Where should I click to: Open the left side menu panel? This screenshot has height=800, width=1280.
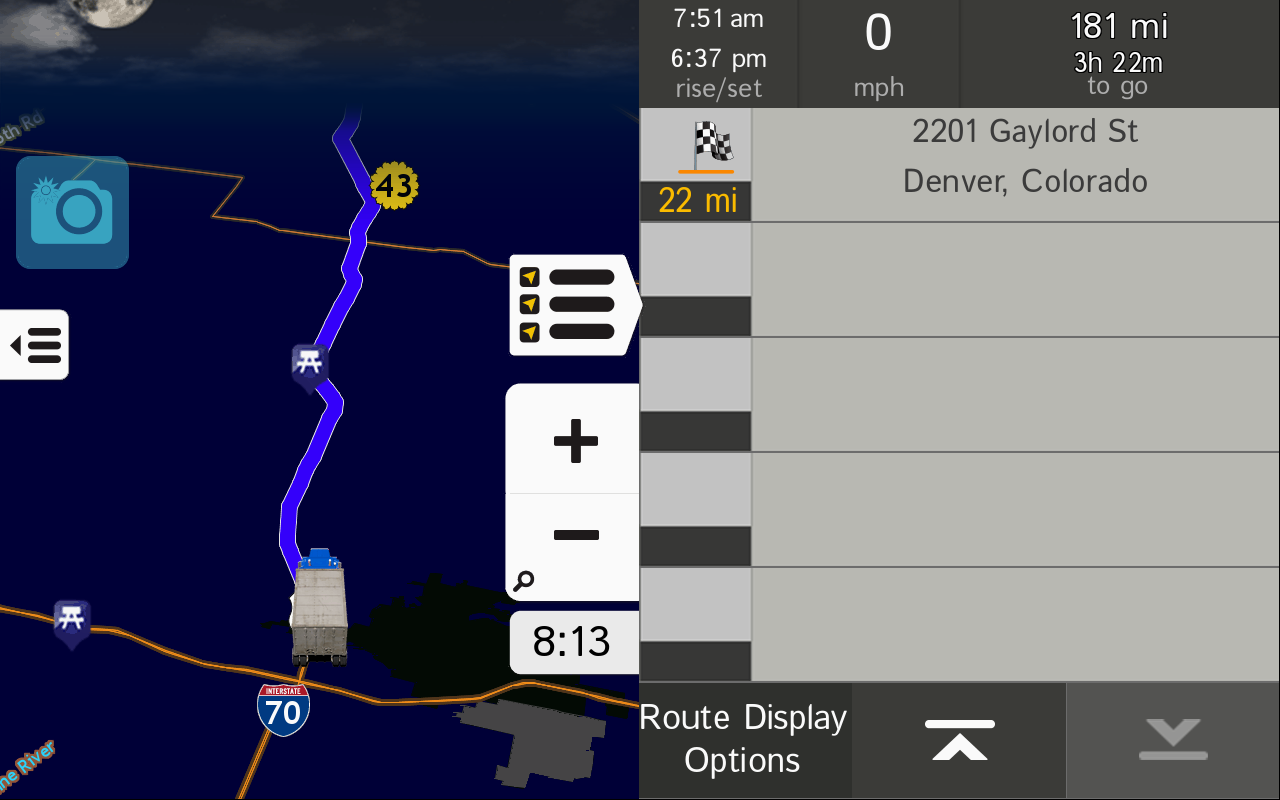point(35,345)
